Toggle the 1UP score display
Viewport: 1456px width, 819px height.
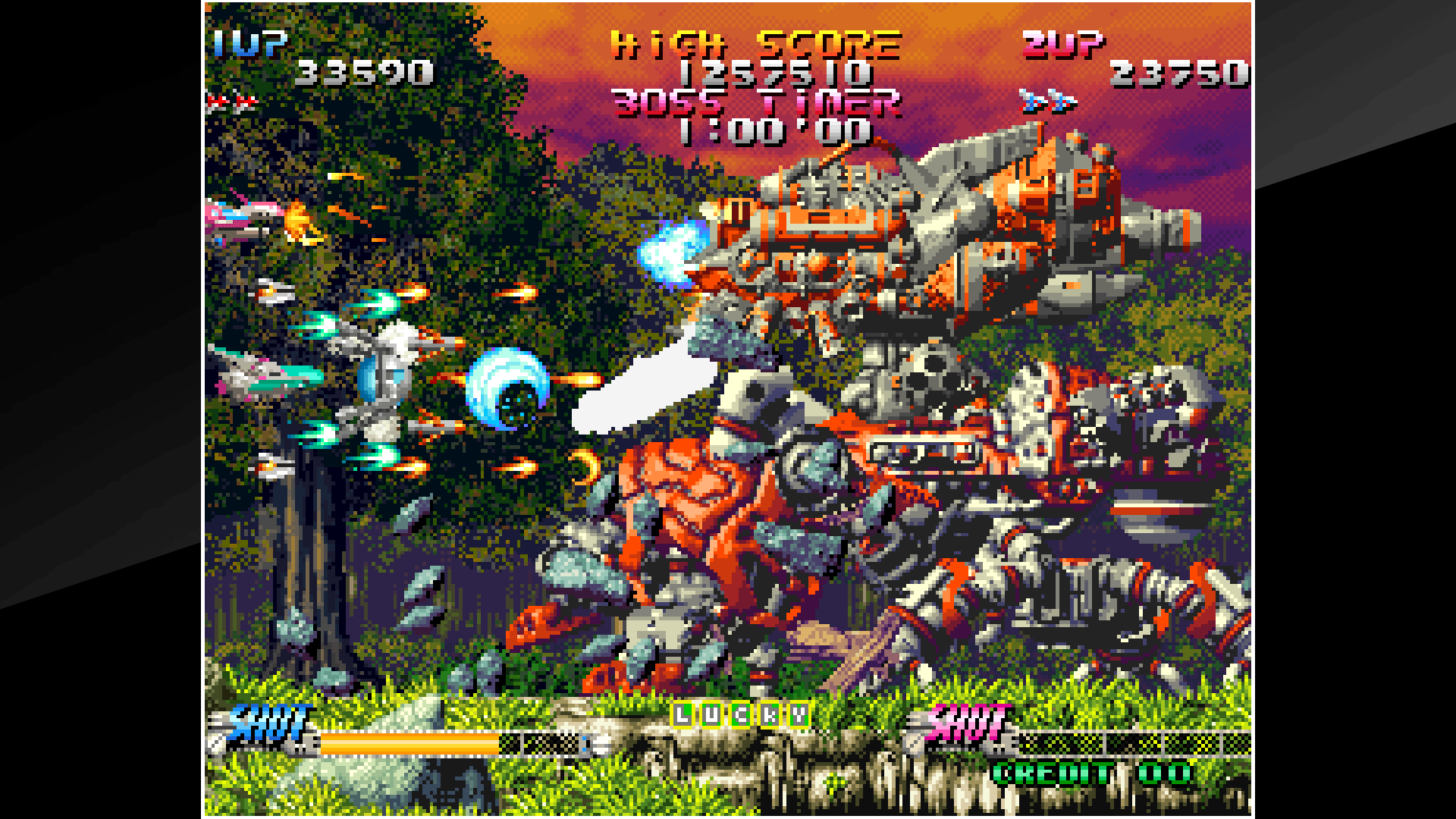(364, 72)
